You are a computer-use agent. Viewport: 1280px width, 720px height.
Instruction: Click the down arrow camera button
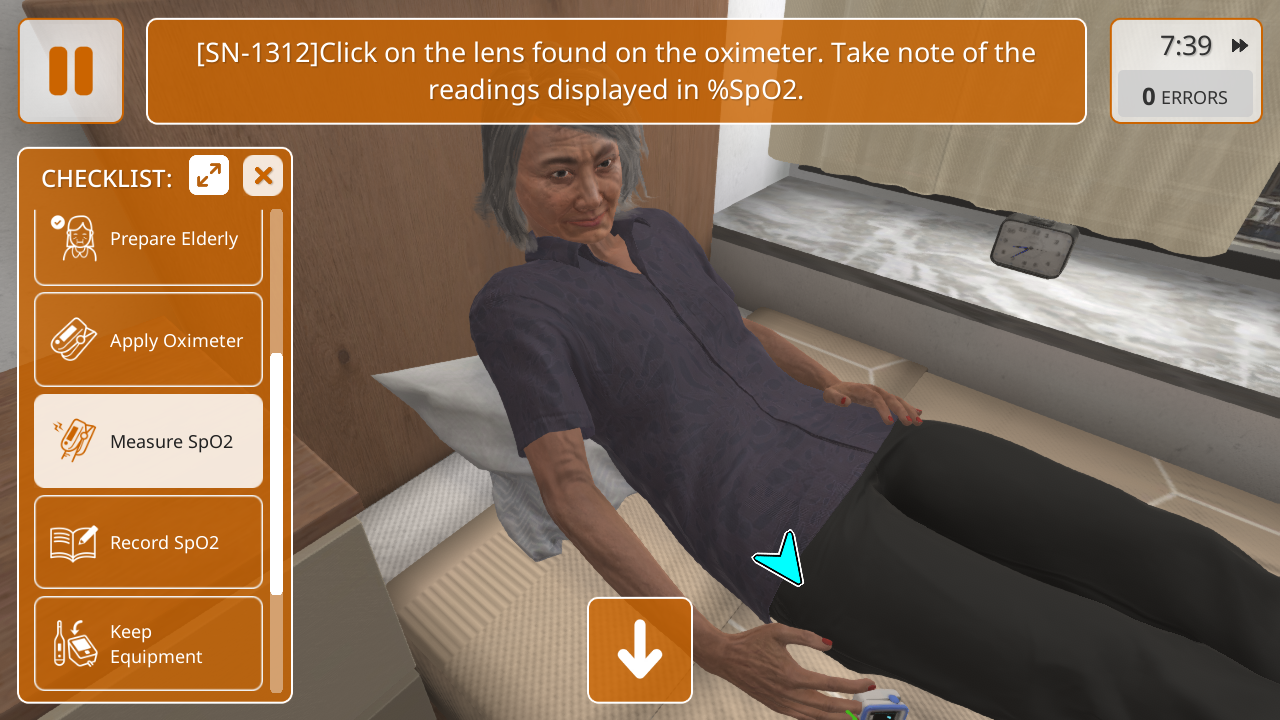point(640,650)
